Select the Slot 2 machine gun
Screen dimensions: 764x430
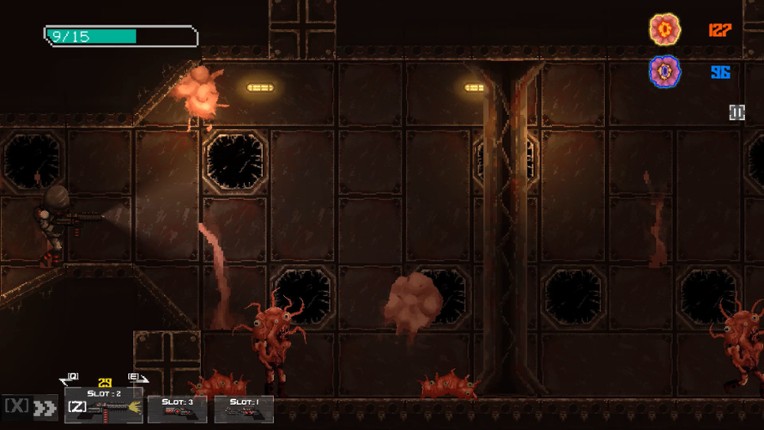104,406
